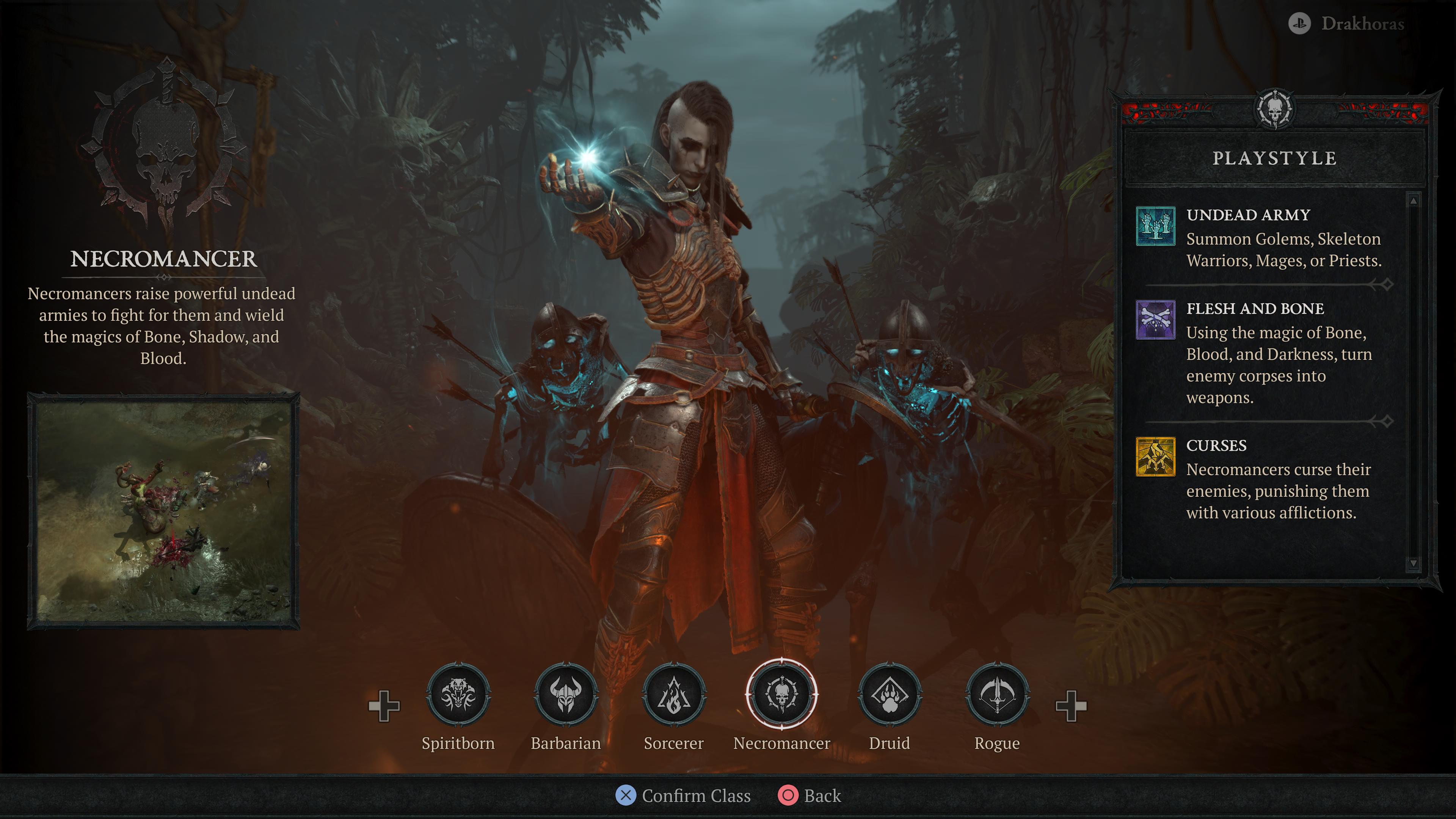Select the Spiritborn class icon
The width and height of the screenshot is (1456, 819).
[458, 695]
